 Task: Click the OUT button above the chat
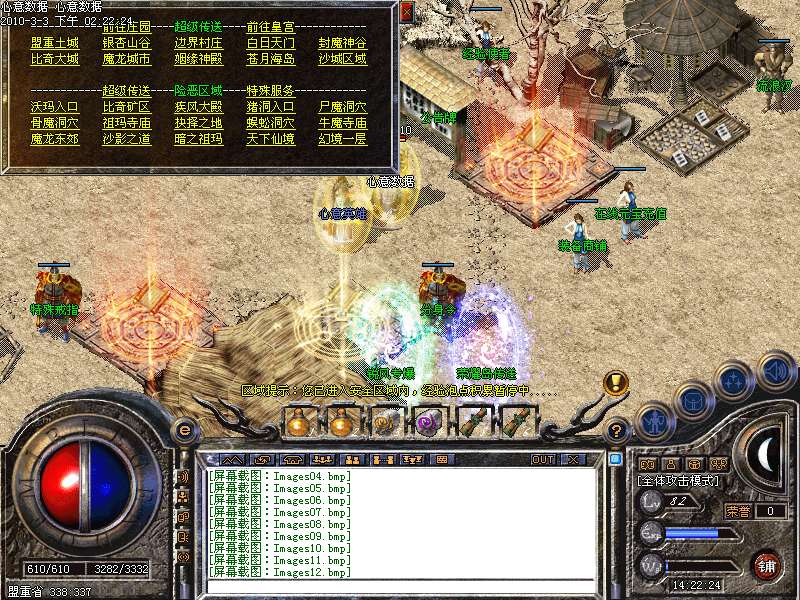pos(542,459)
